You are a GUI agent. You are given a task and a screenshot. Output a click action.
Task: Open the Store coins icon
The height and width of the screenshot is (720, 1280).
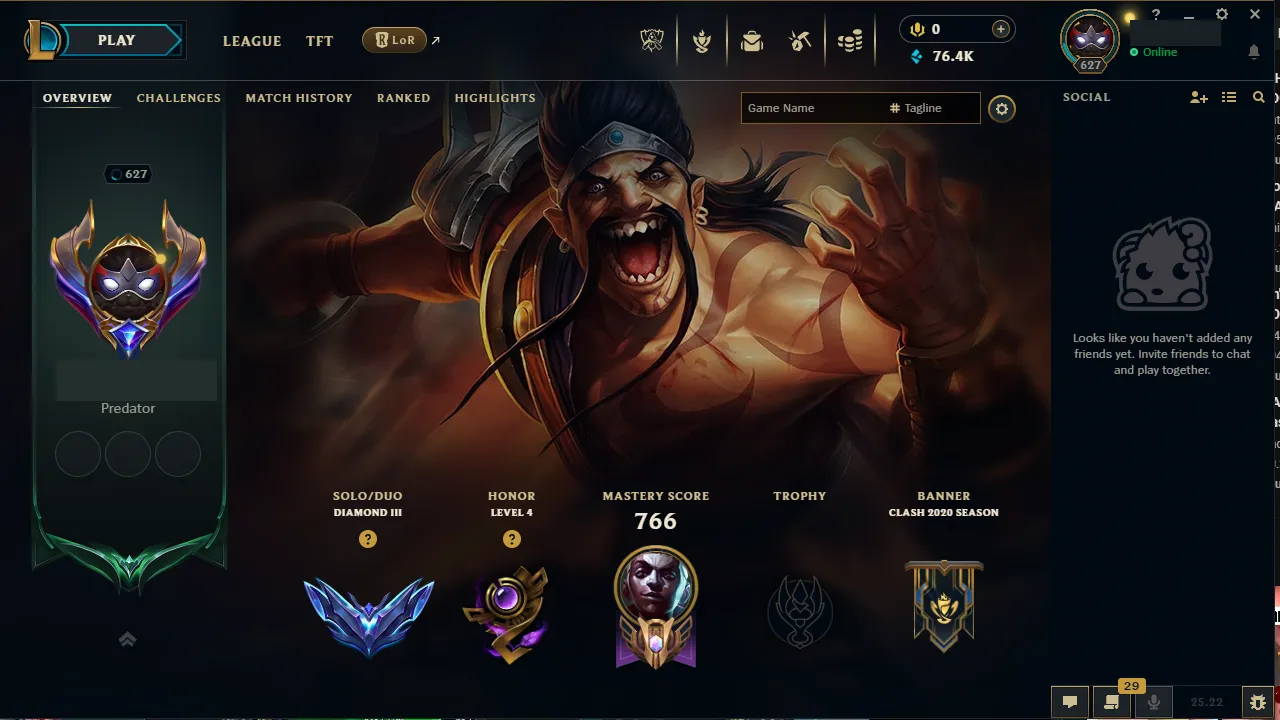pos(850,40)
